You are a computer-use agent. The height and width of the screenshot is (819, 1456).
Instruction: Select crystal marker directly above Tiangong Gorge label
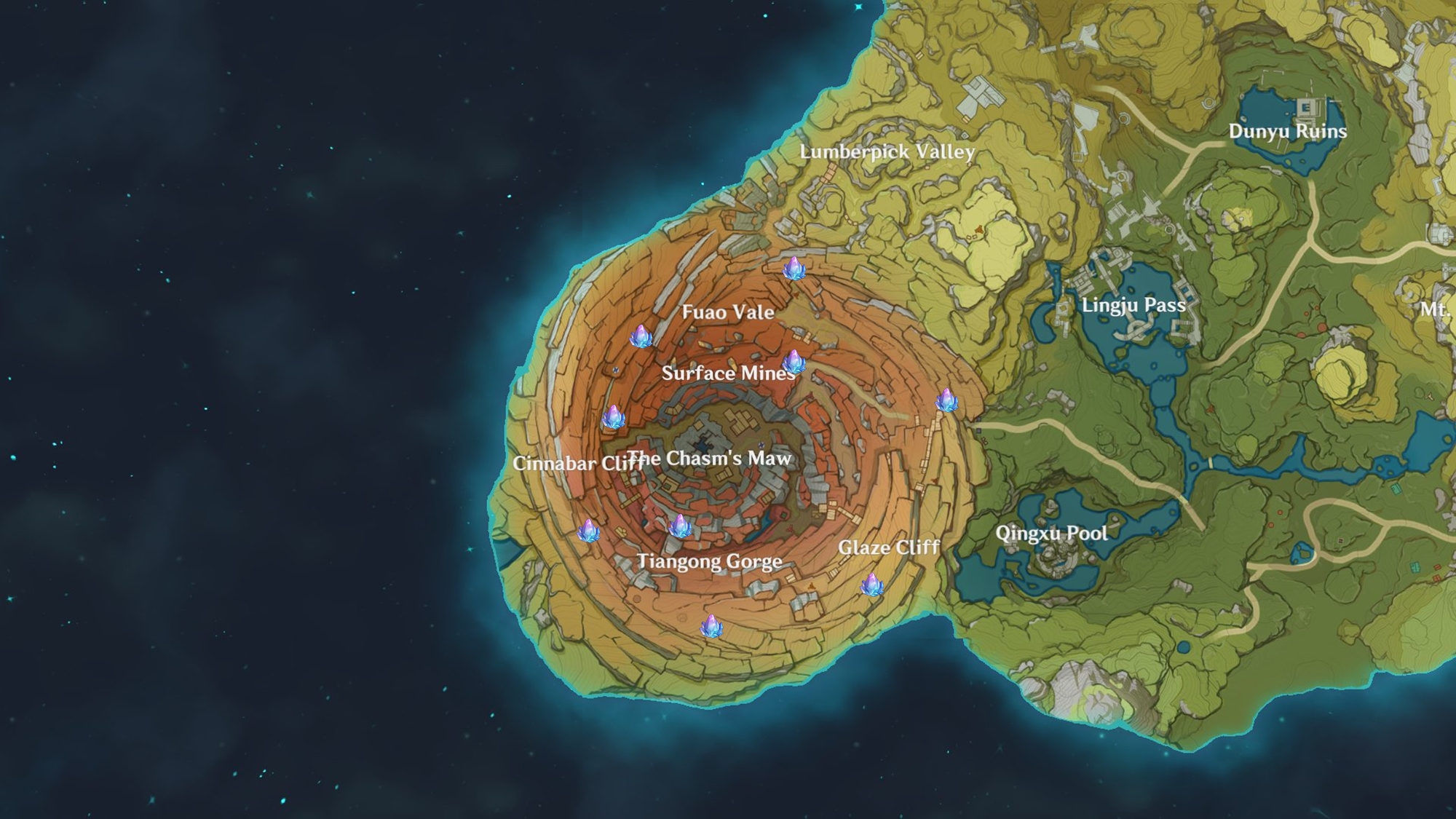680,526
